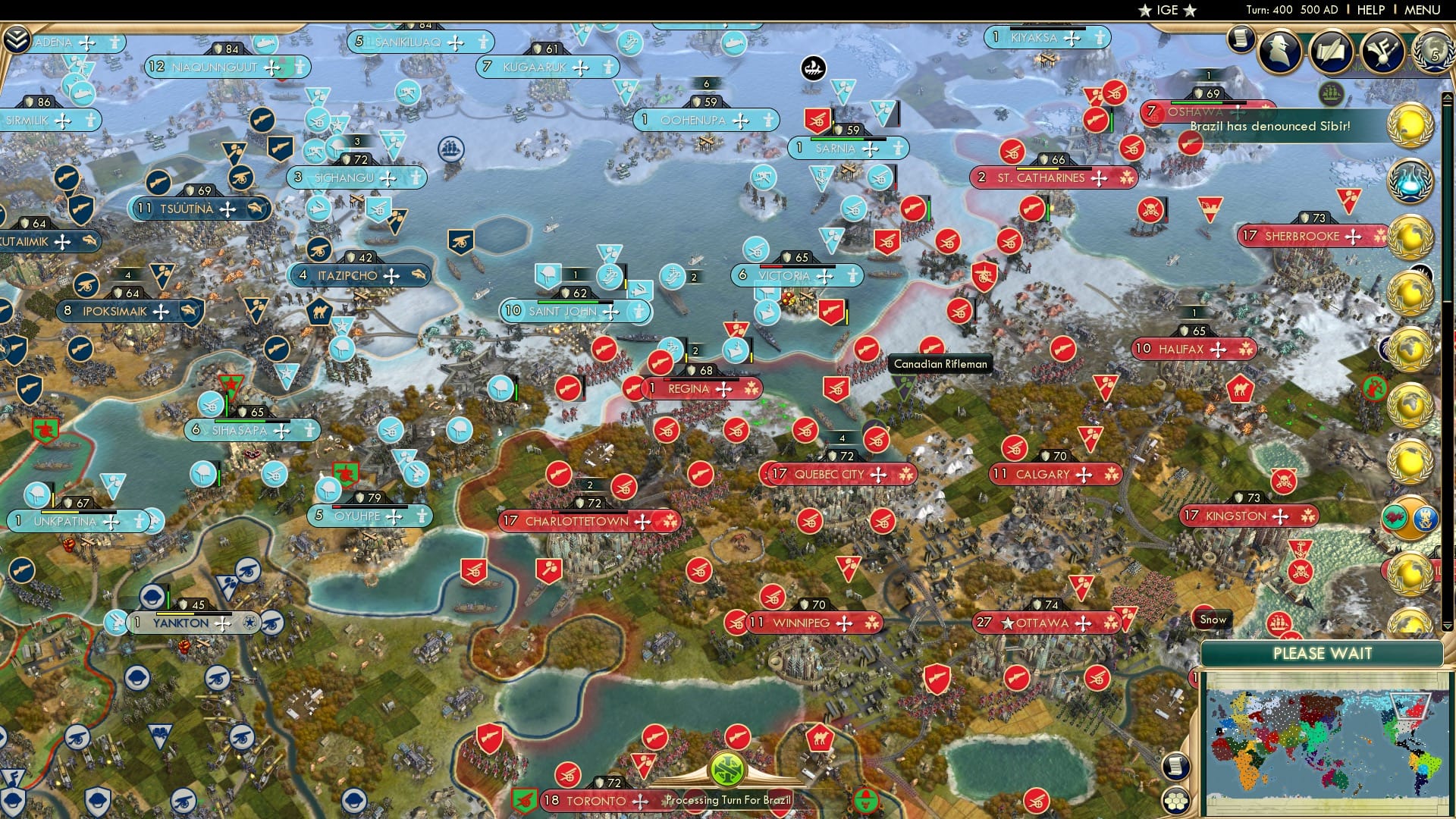
Task: Click the IGE star button
Action: pos(1166,11)
